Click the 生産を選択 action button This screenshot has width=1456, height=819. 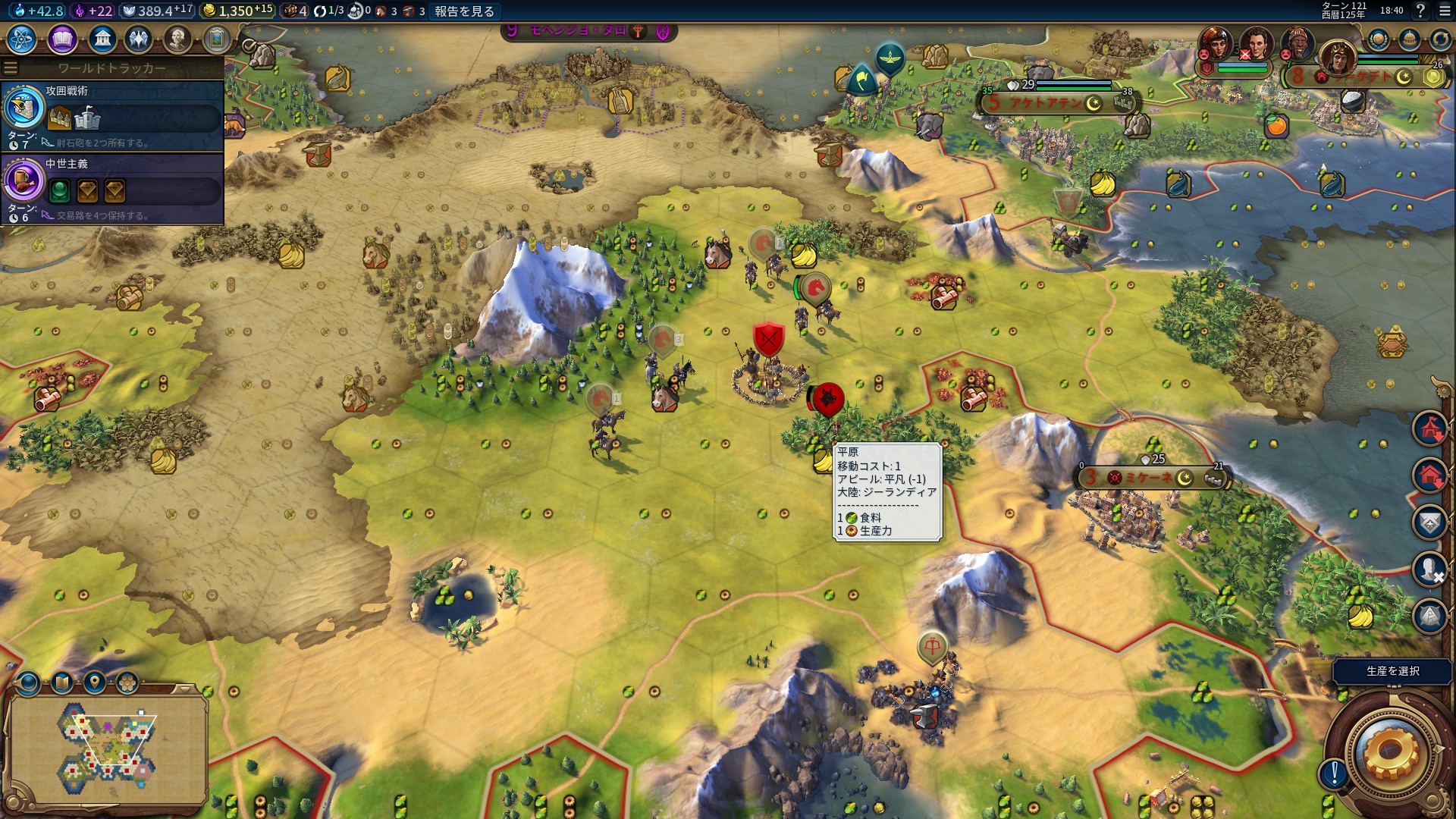pos(1392,671)
